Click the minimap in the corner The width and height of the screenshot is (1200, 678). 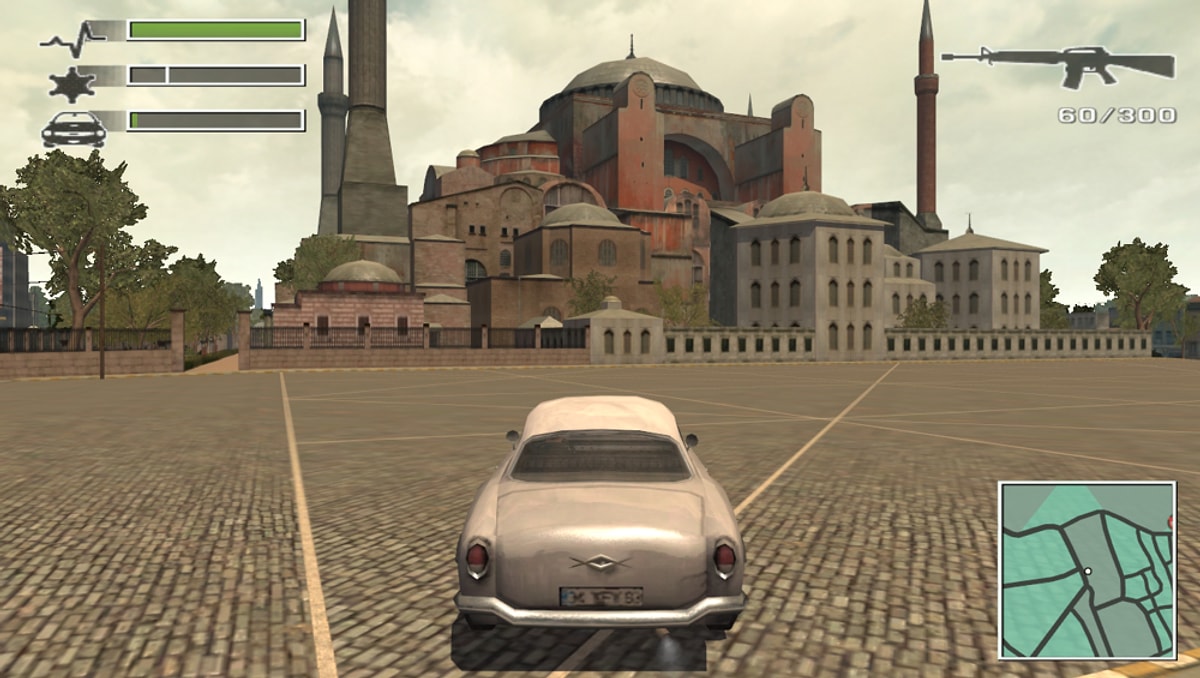(1087, 569)
